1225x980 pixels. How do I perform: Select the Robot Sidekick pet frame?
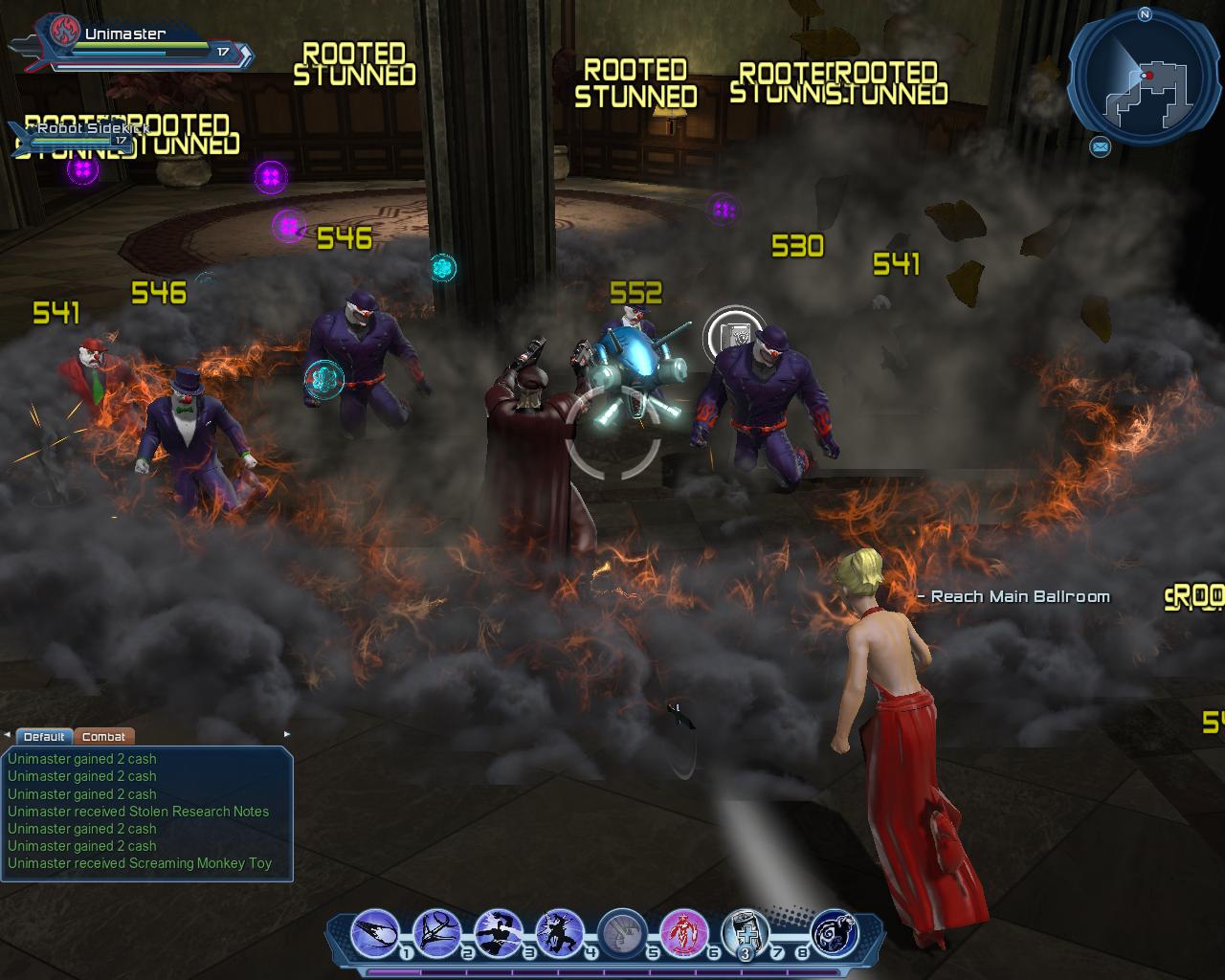pyautogui.click(x=72, y=136)
